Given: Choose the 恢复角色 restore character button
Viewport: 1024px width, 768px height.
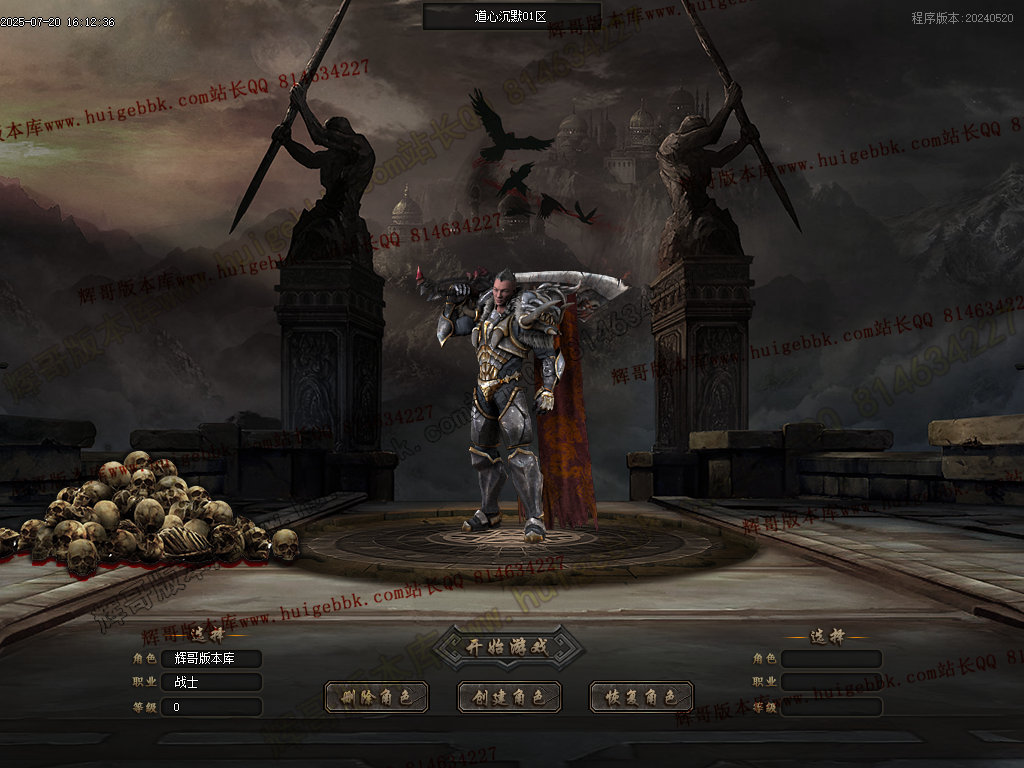Looking at the screenshot, I should (x=641, y=697).
